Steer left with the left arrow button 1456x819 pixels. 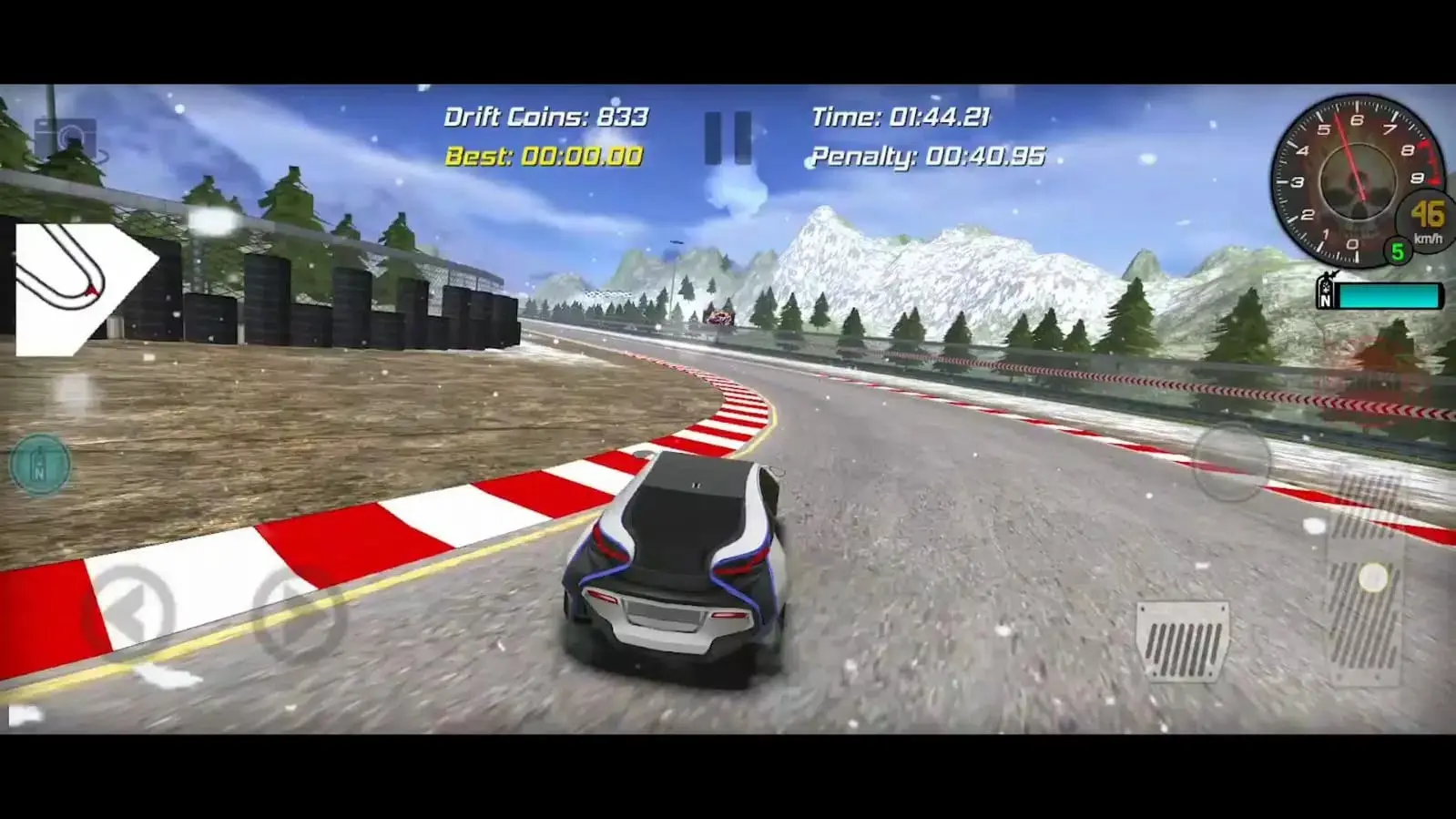point(130,615)
